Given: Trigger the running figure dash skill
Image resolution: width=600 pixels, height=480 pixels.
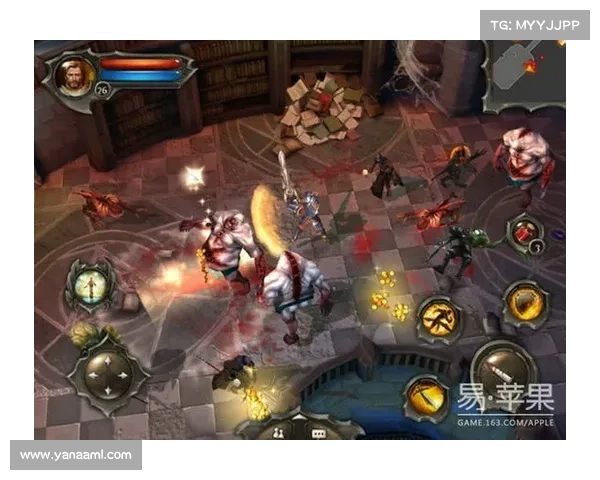Looking at the screenshot, I should point(438,317).
